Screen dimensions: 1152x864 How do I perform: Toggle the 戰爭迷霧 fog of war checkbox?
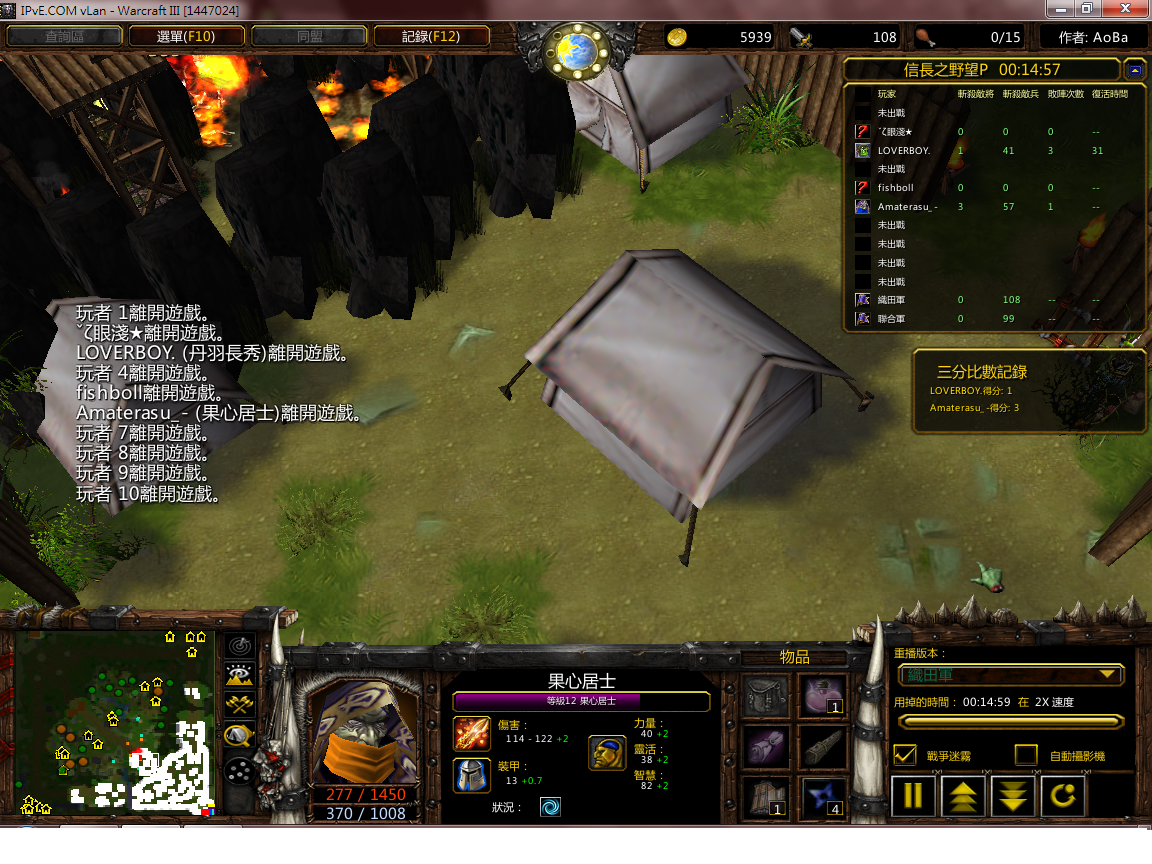click(x=905, y=755)
